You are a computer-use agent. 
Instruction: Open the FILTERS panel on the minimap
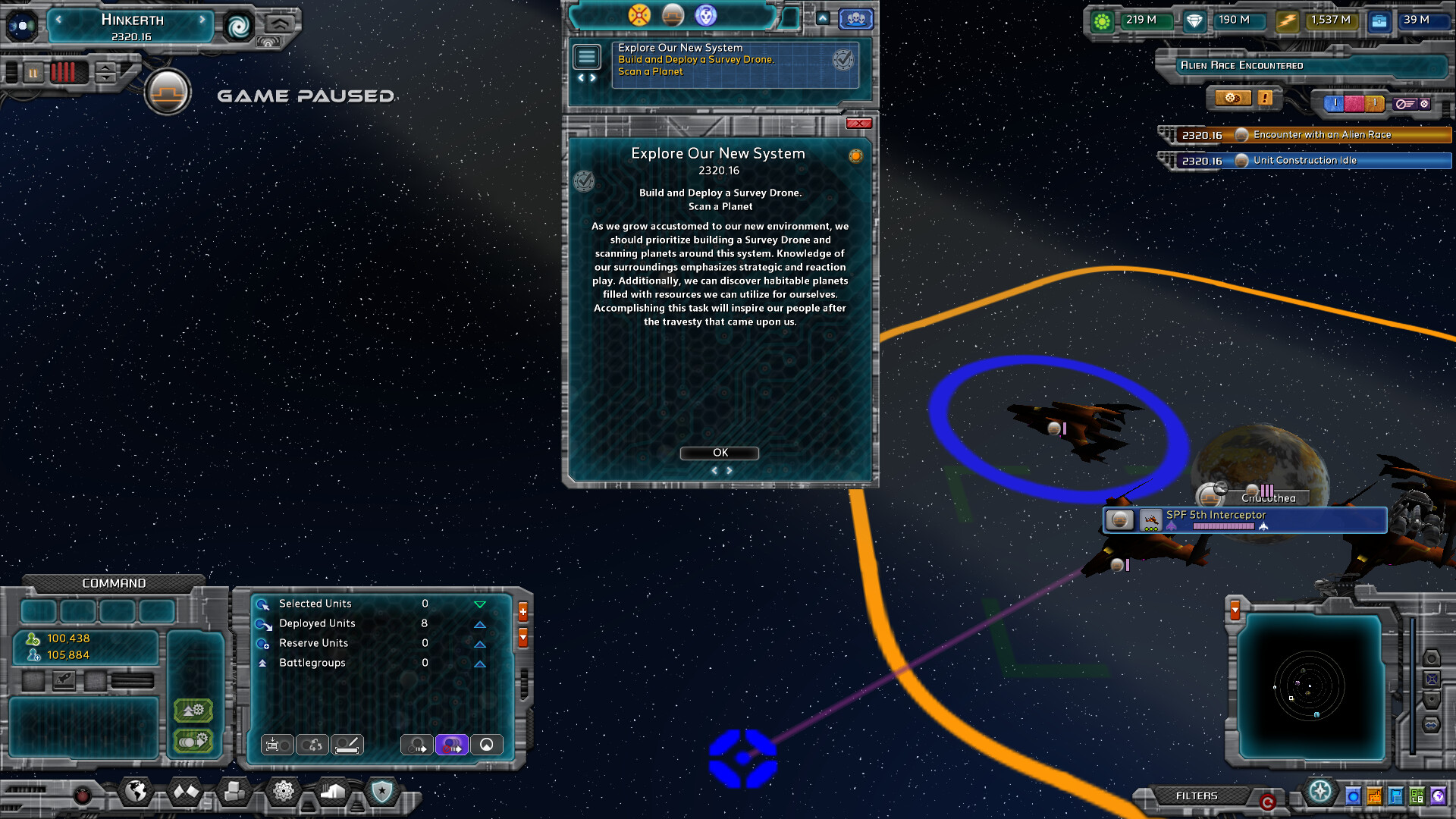[x=1197, y=796]
